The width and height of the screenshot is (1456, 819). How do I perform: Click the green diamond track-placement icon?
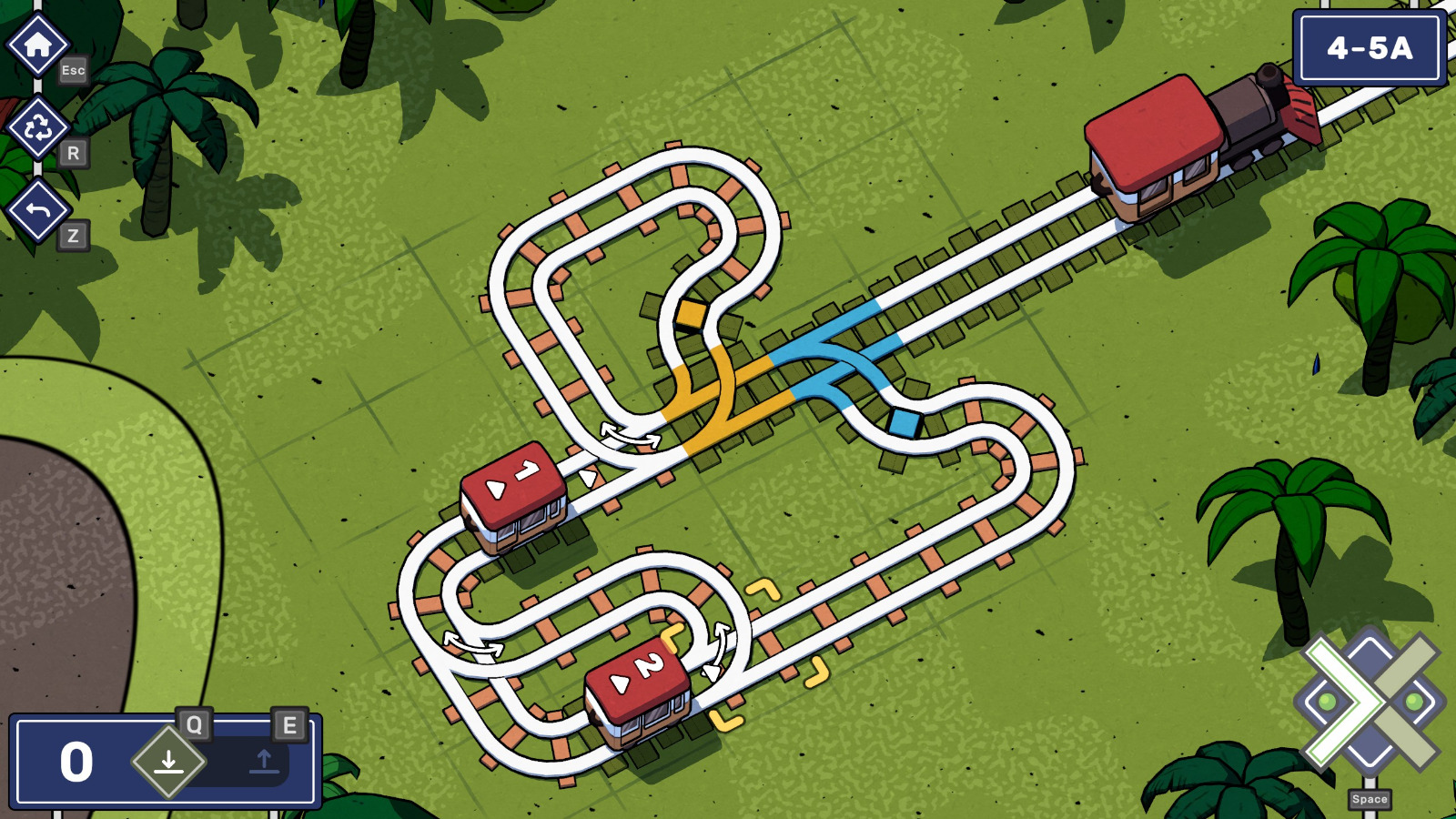click(169, 762)
